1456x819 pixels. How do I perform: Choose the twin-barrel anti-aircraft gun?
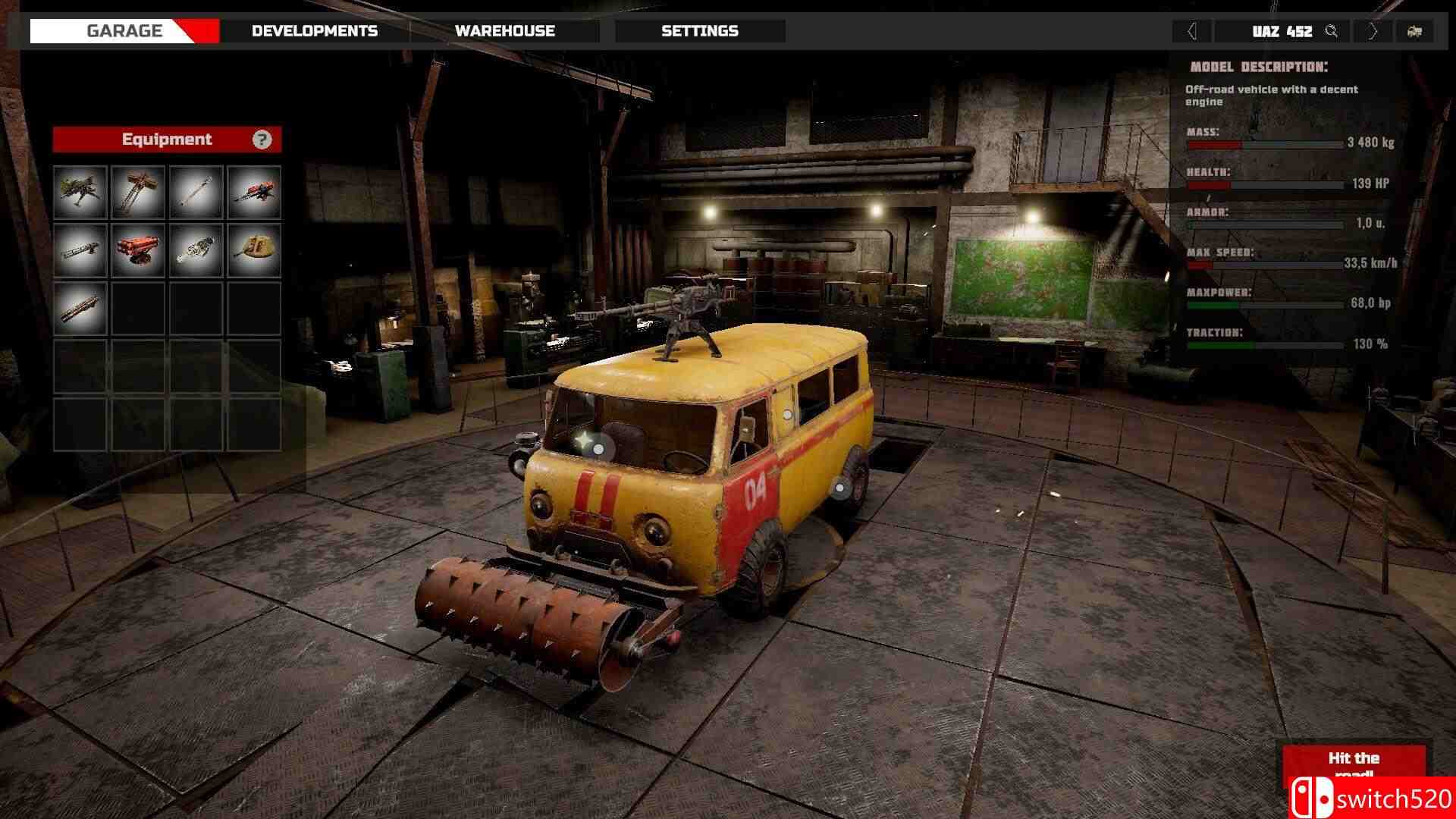pos(138,193)
